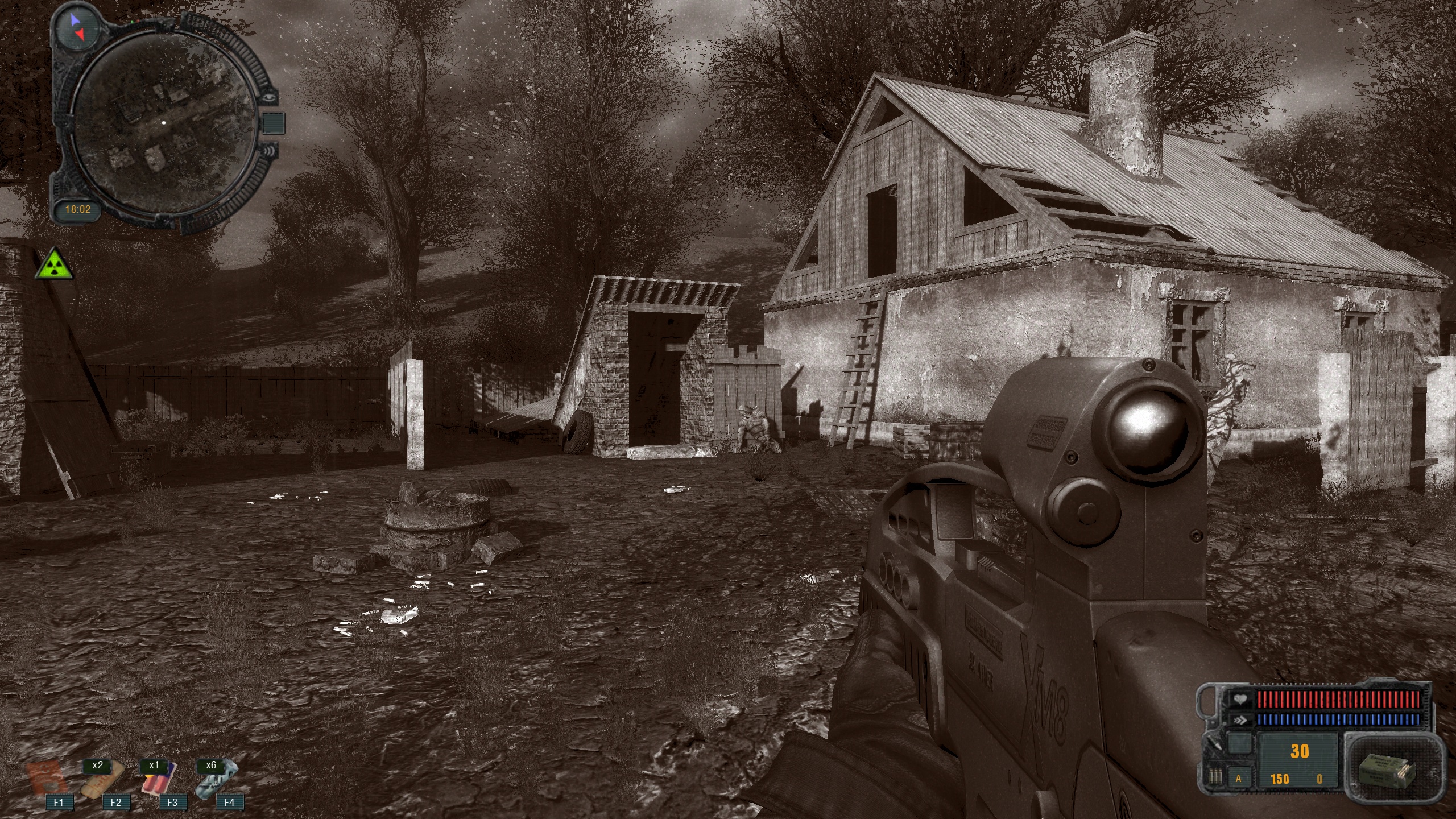Use the orange medkit quick slot
Viewport: 1456px width, 819px height.
[x=44, y=778]
